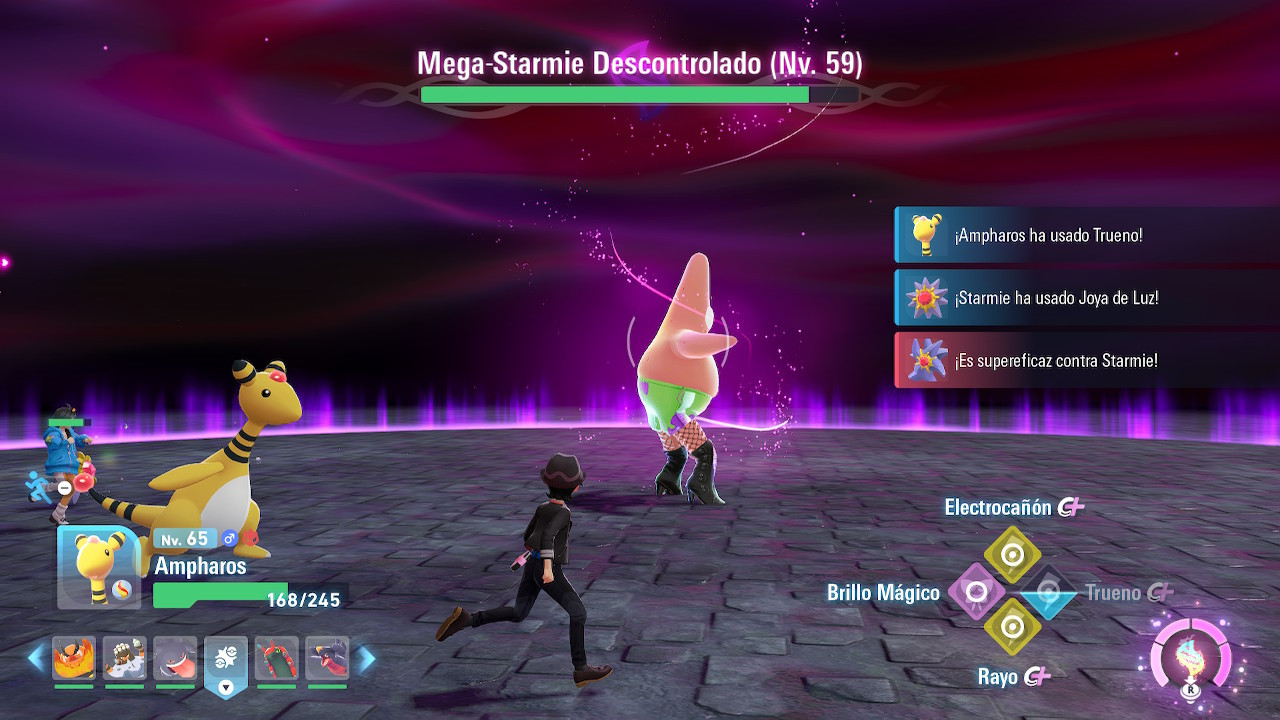Click the left arrow of the party bar

36,658
